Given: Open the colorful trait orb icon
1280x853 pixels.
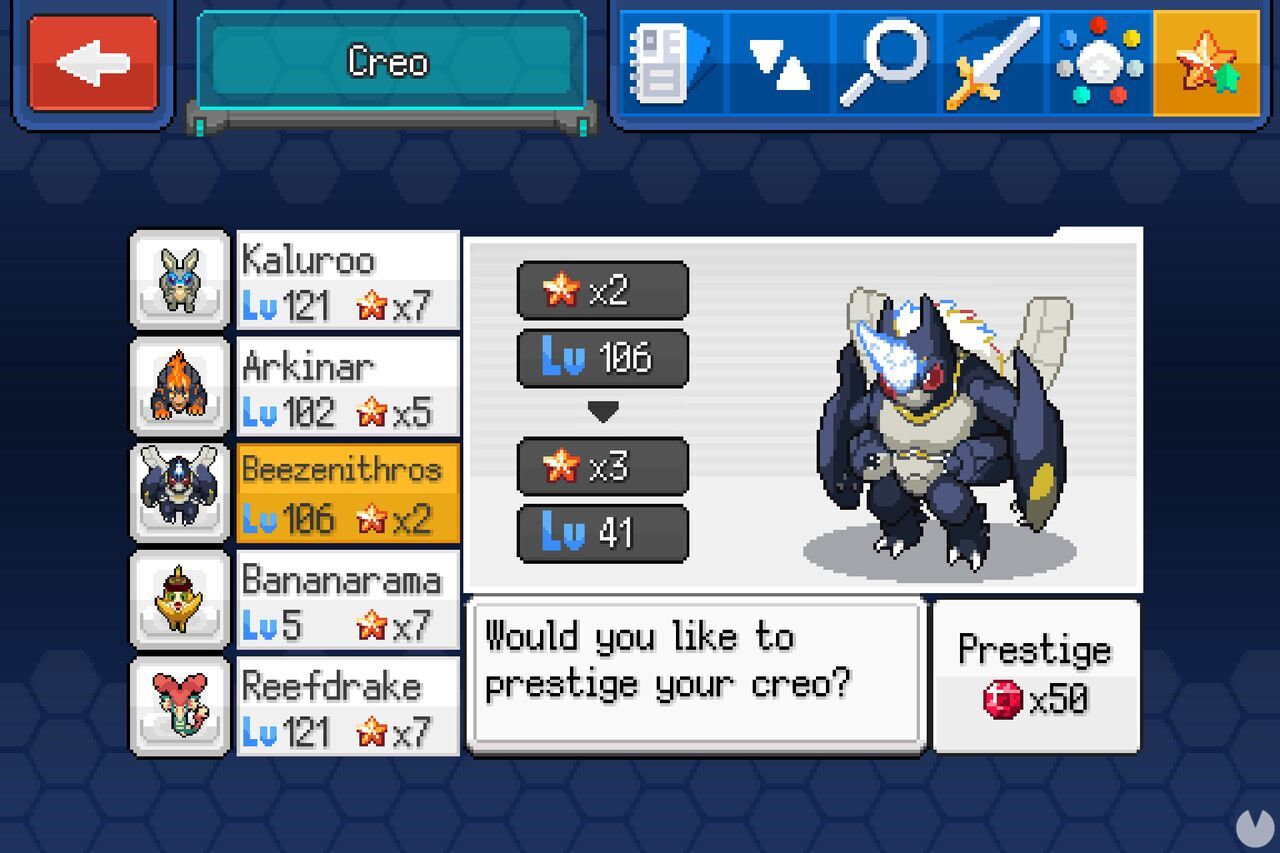Looking at the screenshot, I should [x=1102, y=63].
